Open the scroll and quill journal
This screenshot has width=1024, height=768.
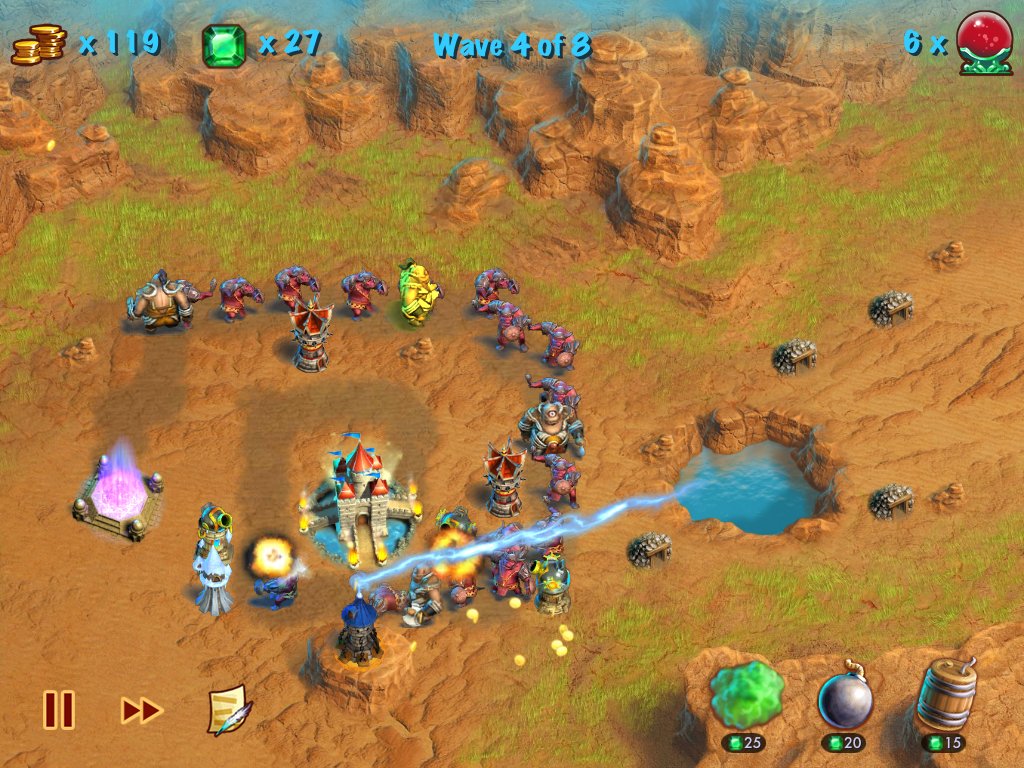tap(229, 710)
